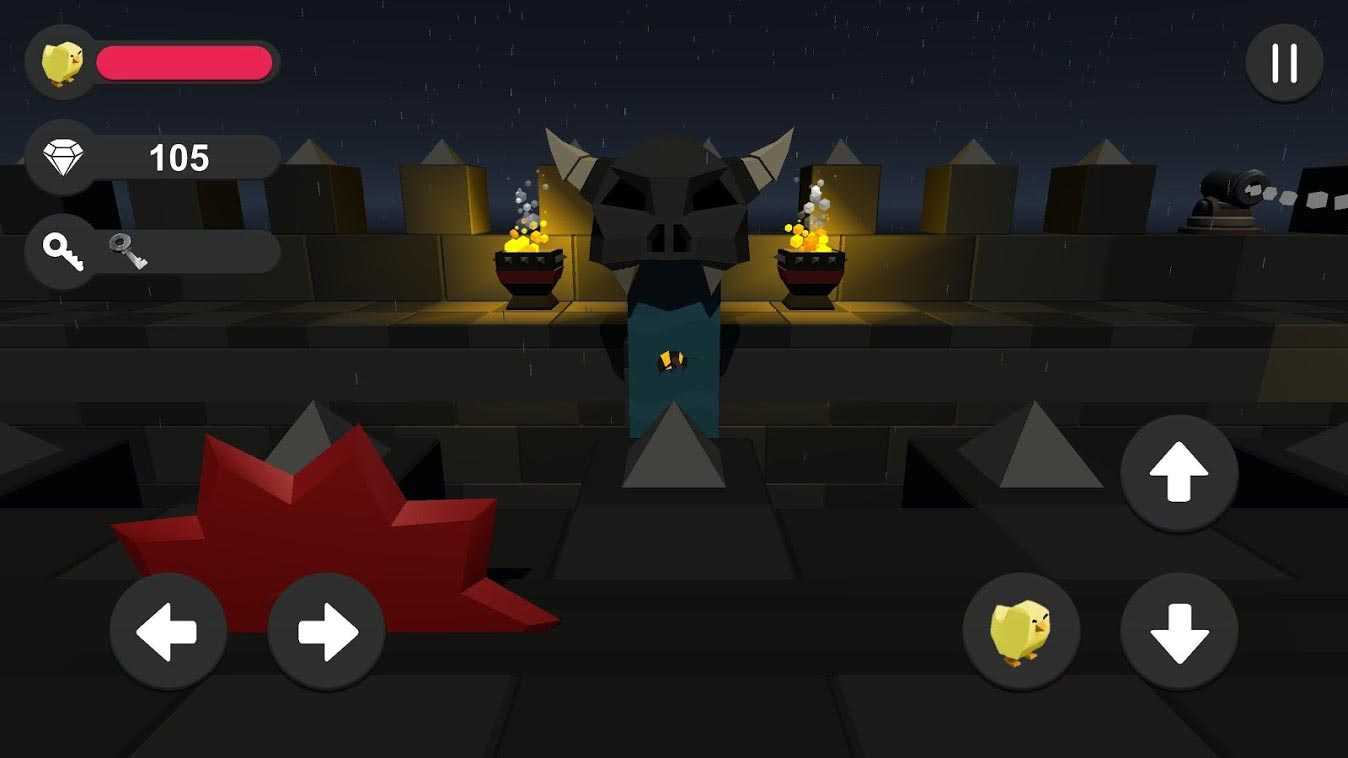Pause the game with the pause button
The image size is (1348, 758).
[x=1284, y=63]
